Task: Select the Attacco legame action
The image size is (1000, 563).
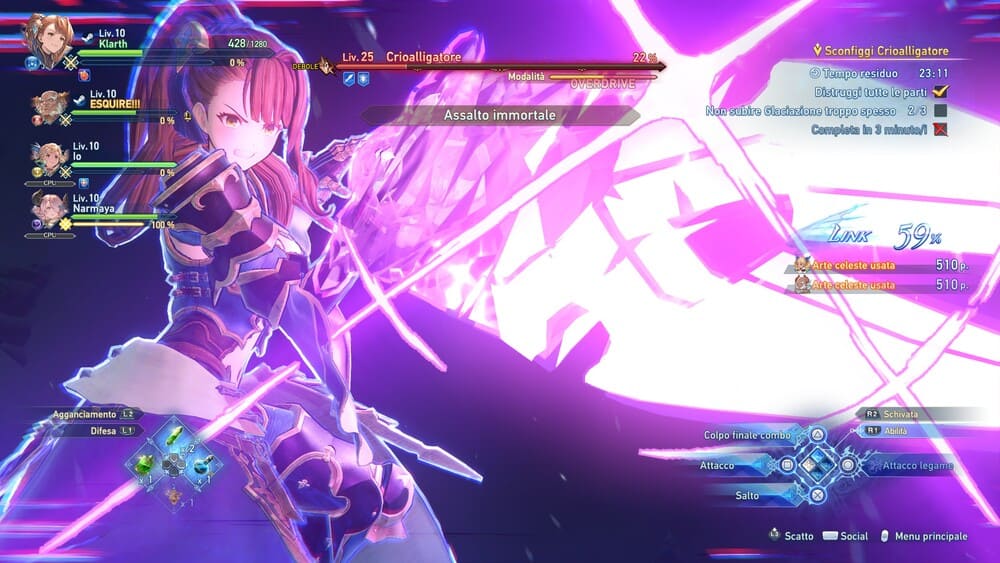Action: coord(910,465)
